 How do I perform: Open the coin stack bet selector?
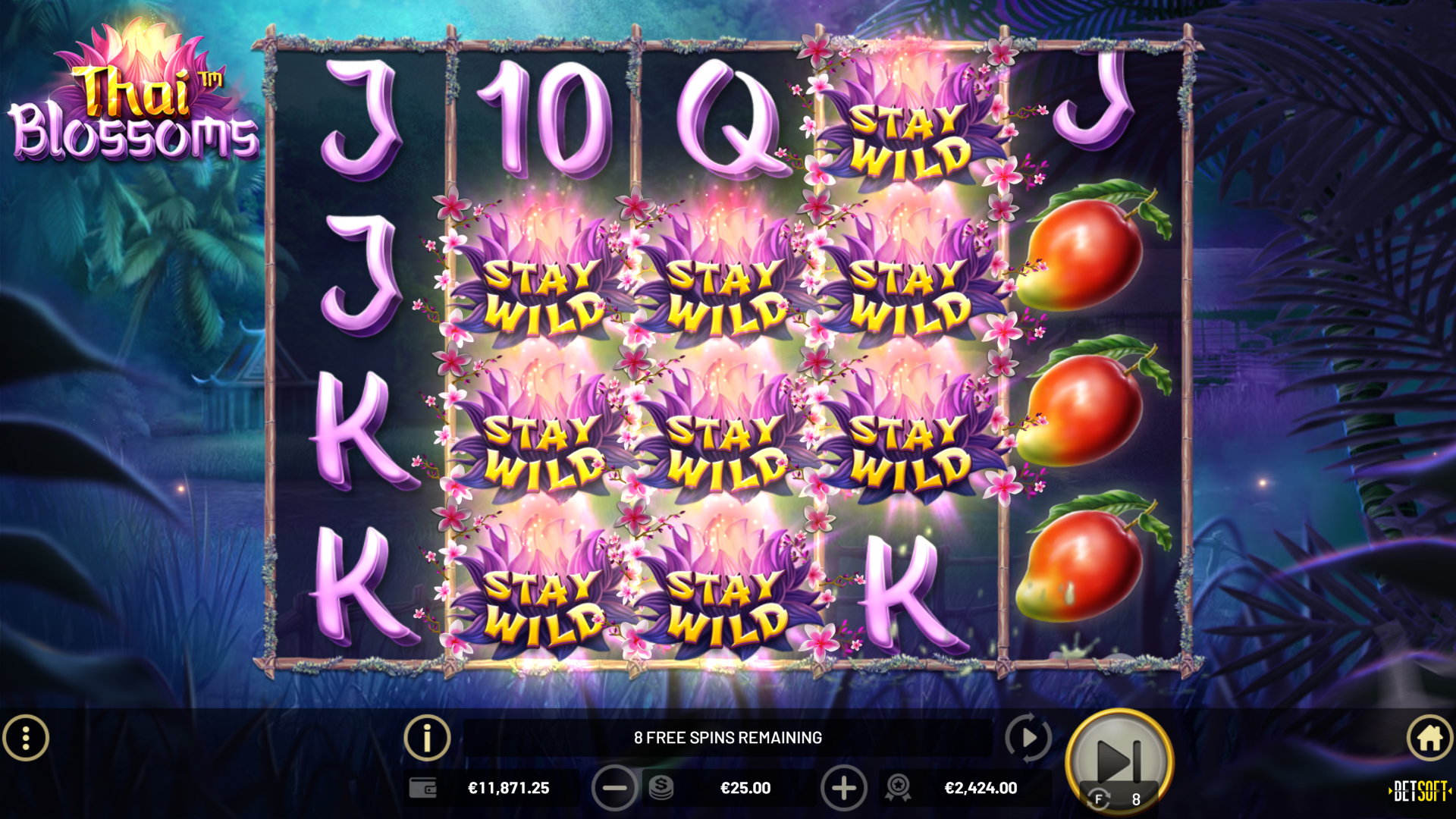tap(661, 788)
